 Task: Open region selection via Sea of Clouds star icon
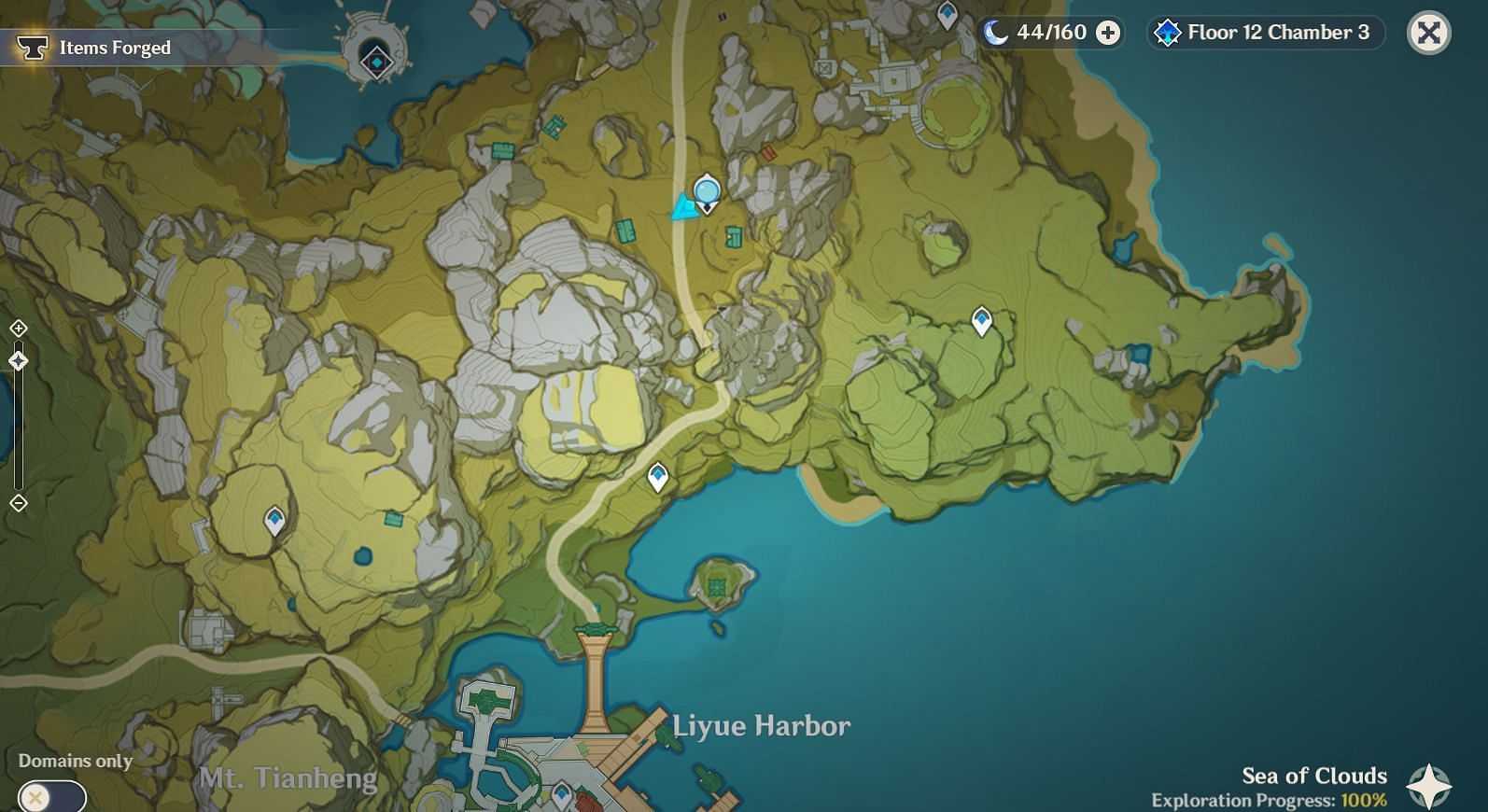click(1428, 785)
